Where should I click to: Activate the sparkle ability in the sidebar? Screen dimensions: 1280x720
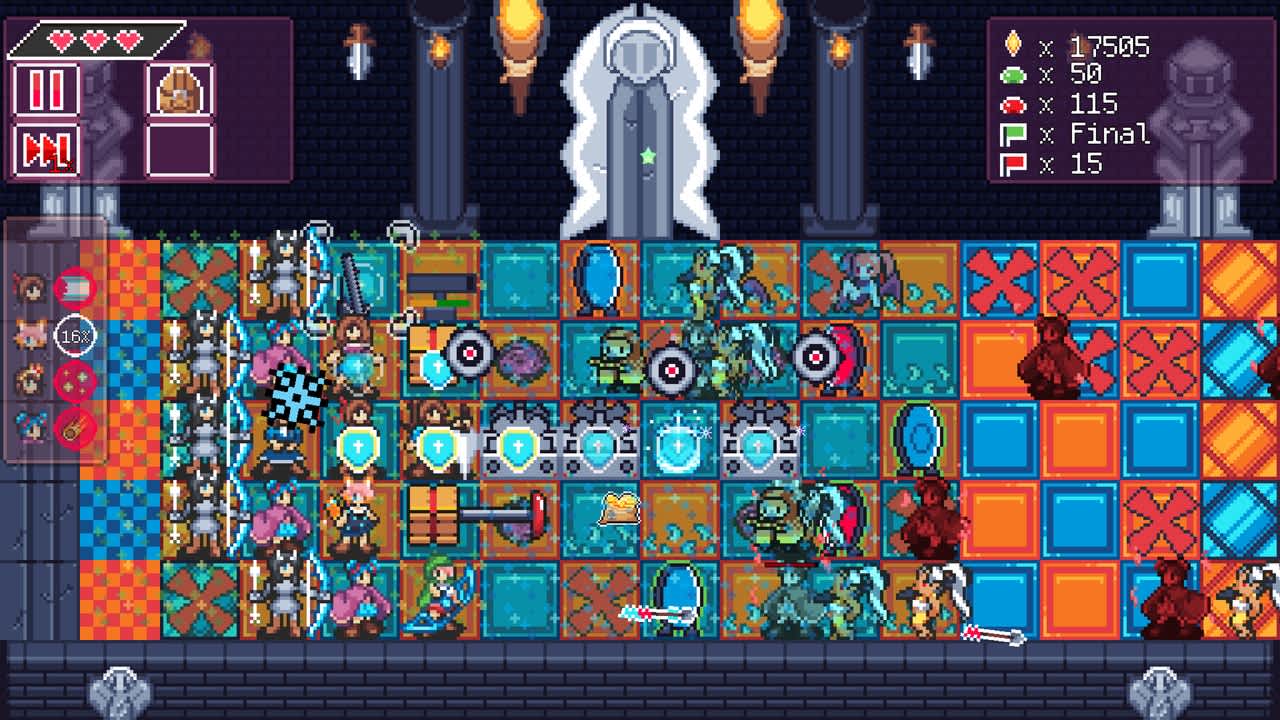[73, 380]
